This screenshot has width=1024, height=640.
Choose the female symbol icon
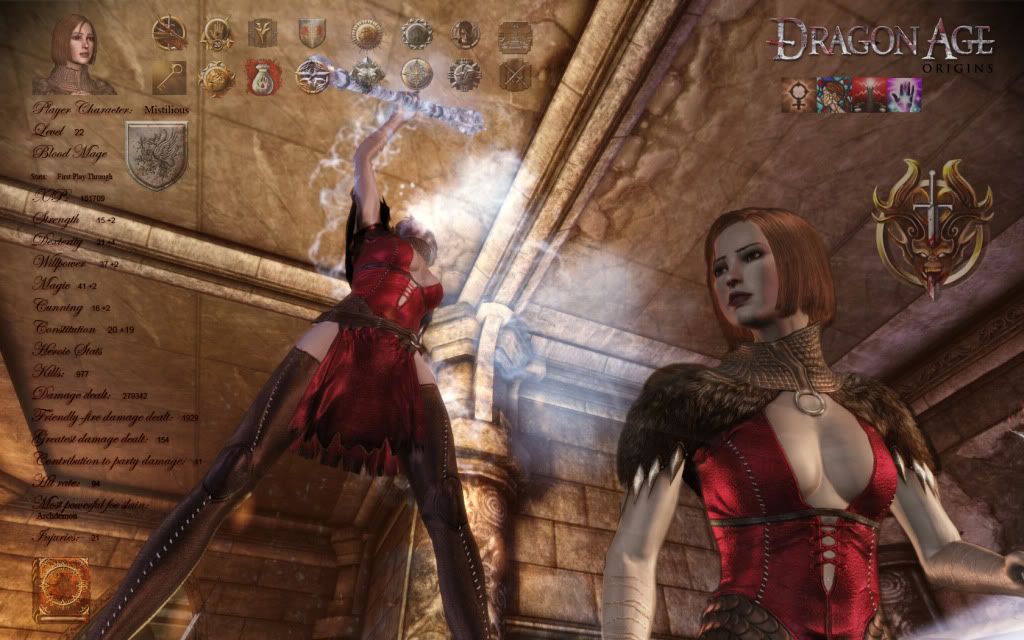tap(798, 95)
